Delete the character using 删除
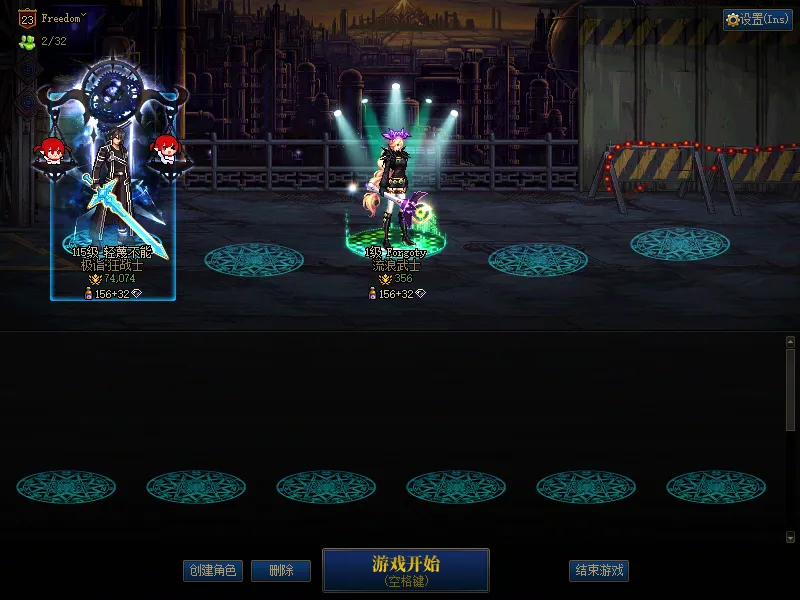Screen dimensions: 800x600 (280, 571)
